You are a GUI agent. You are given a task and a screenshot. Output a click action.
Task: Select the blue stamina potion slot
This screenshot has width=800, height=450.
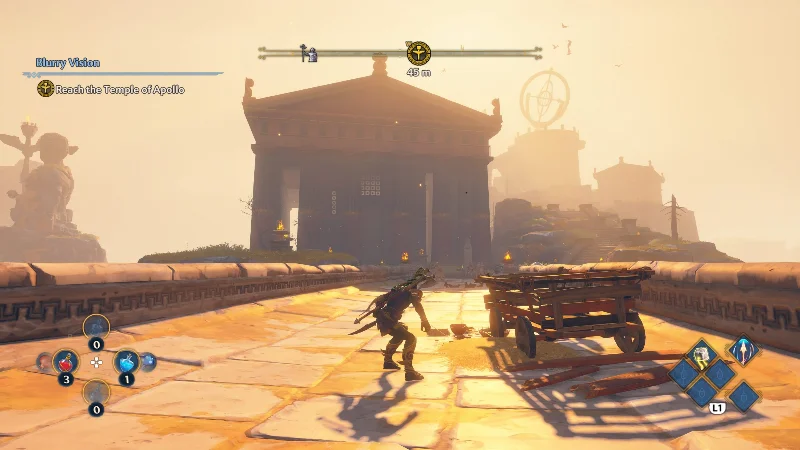coord(126,361)
